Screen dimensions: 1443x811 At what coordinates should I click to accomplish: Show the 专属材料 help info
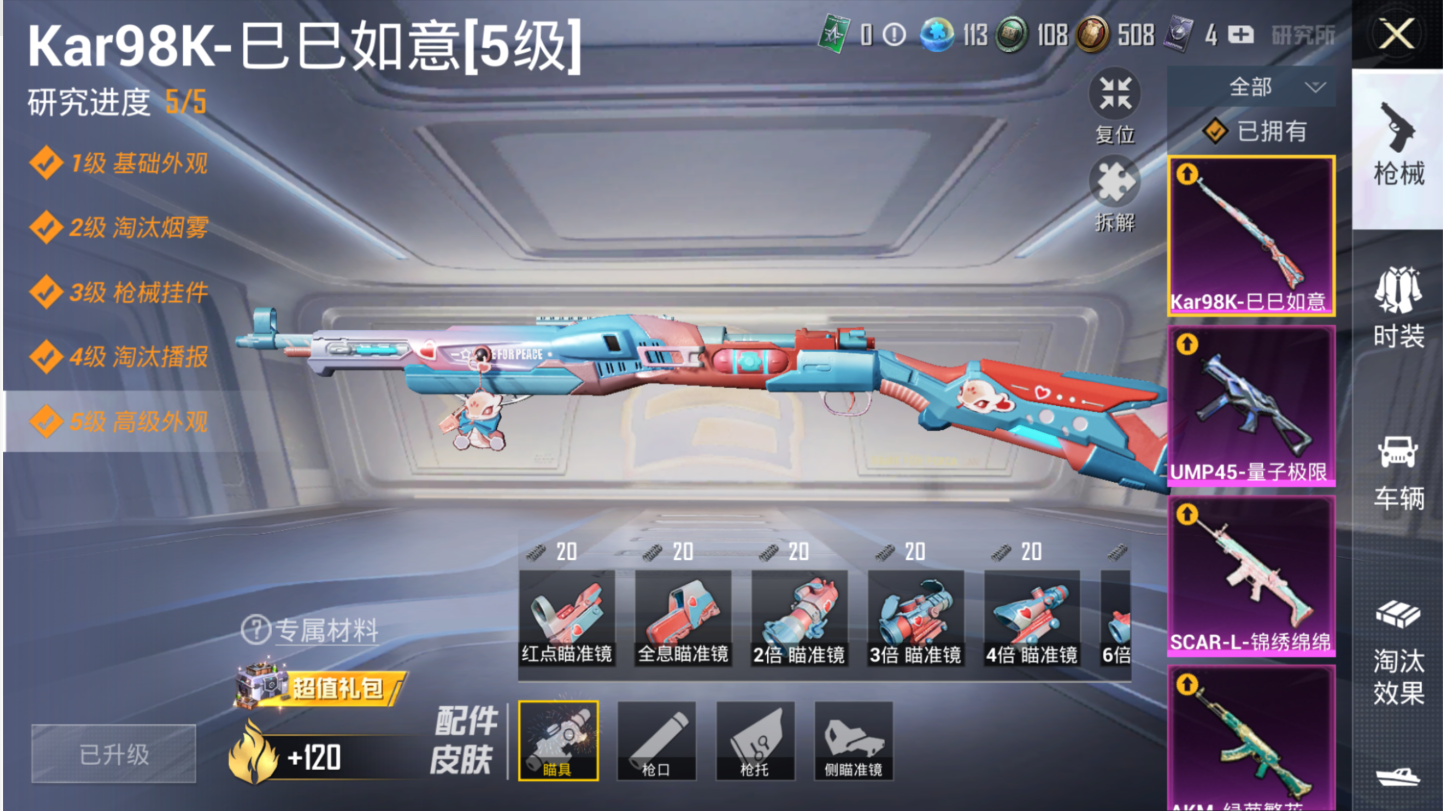coord(311,631)
